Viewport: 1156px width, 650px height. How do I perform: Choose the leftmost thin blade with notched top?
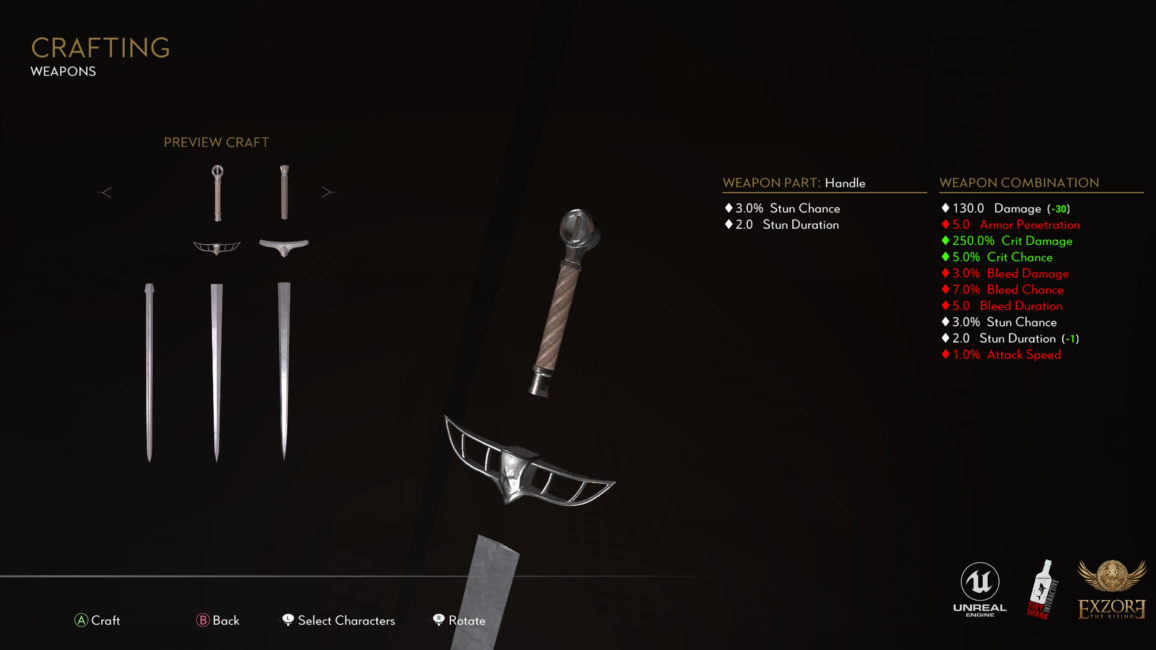(x=149, y=370)
